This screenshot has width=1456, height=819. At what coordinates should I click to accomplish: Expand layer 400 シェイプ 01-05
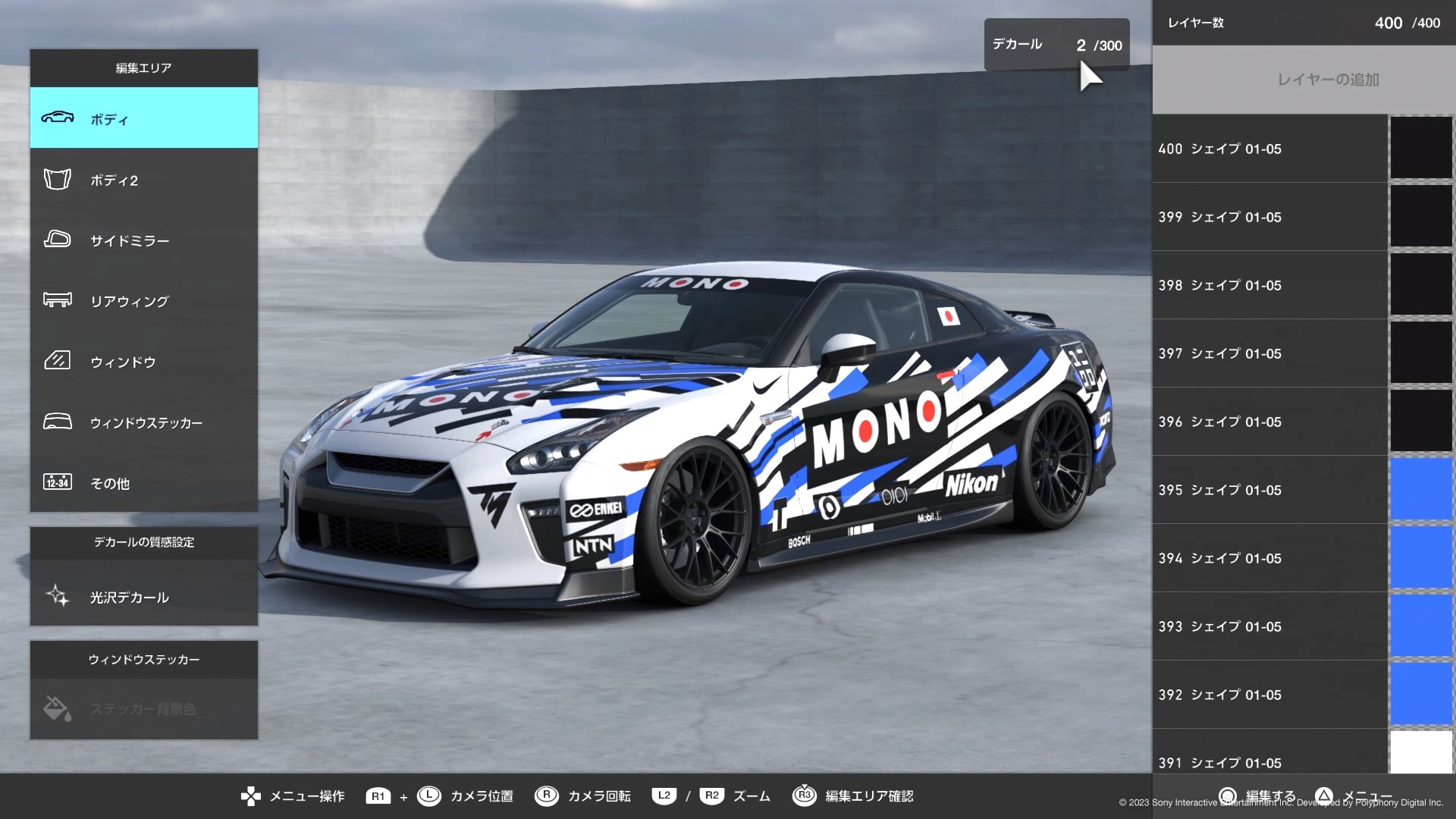pos(1268,149)
